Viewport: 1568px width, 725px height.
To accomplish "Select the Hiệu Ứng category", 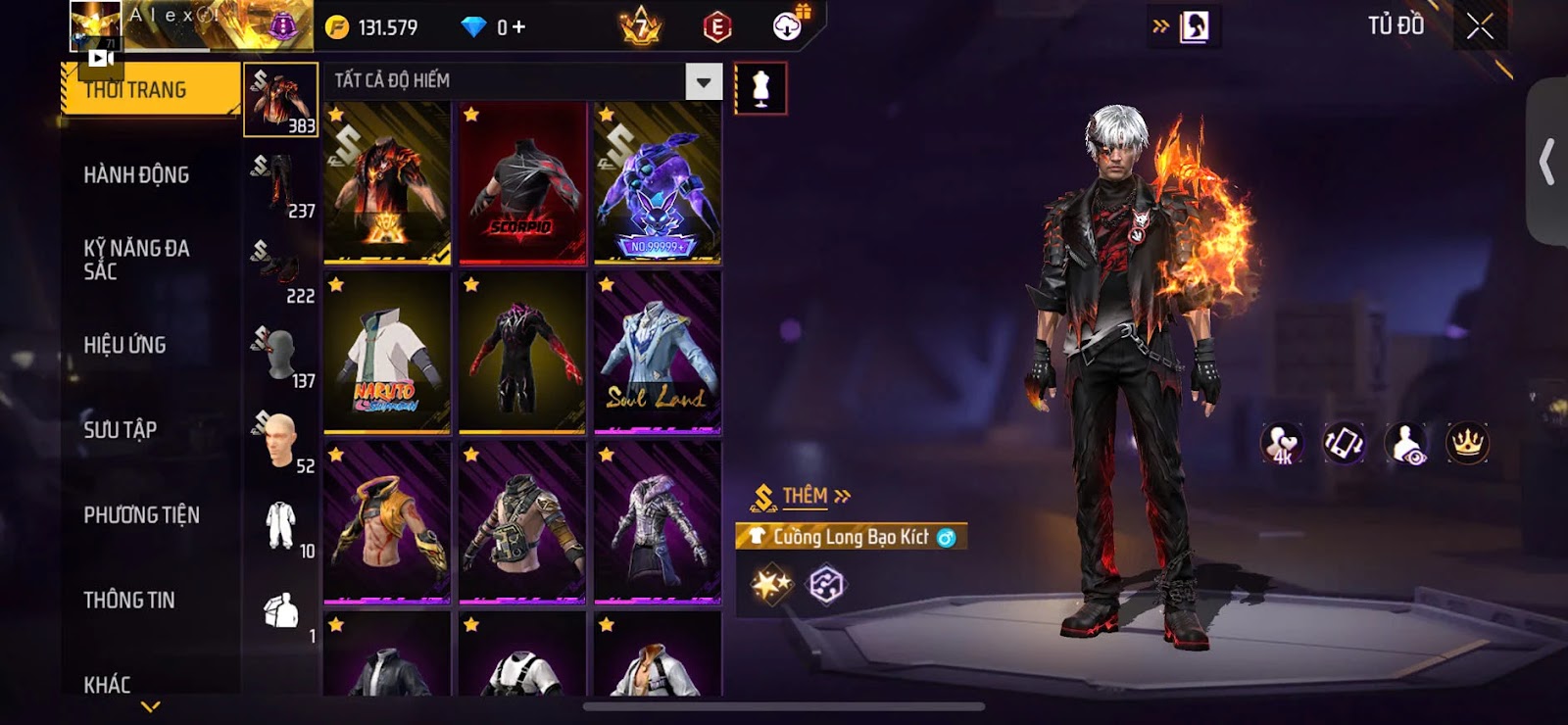I will 124,345.
